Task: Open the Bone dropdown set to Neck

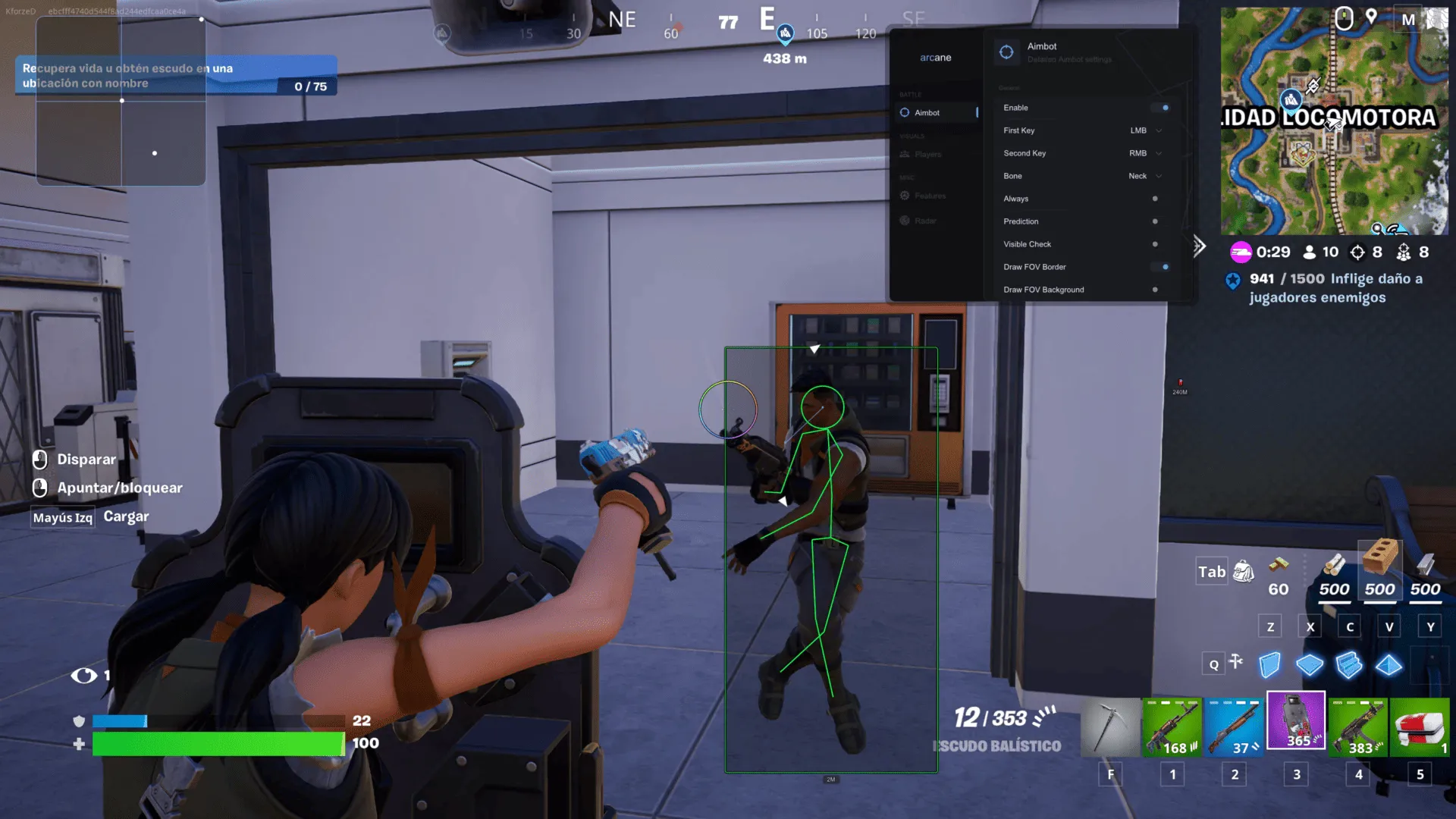Action: (1145, 176)
